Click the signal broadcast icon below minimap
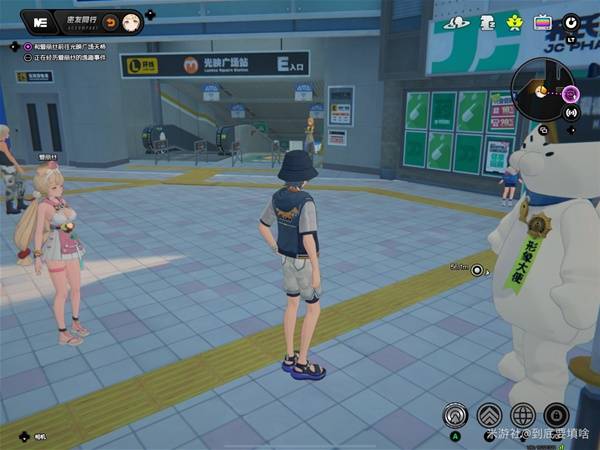 [x=572, y=112]
